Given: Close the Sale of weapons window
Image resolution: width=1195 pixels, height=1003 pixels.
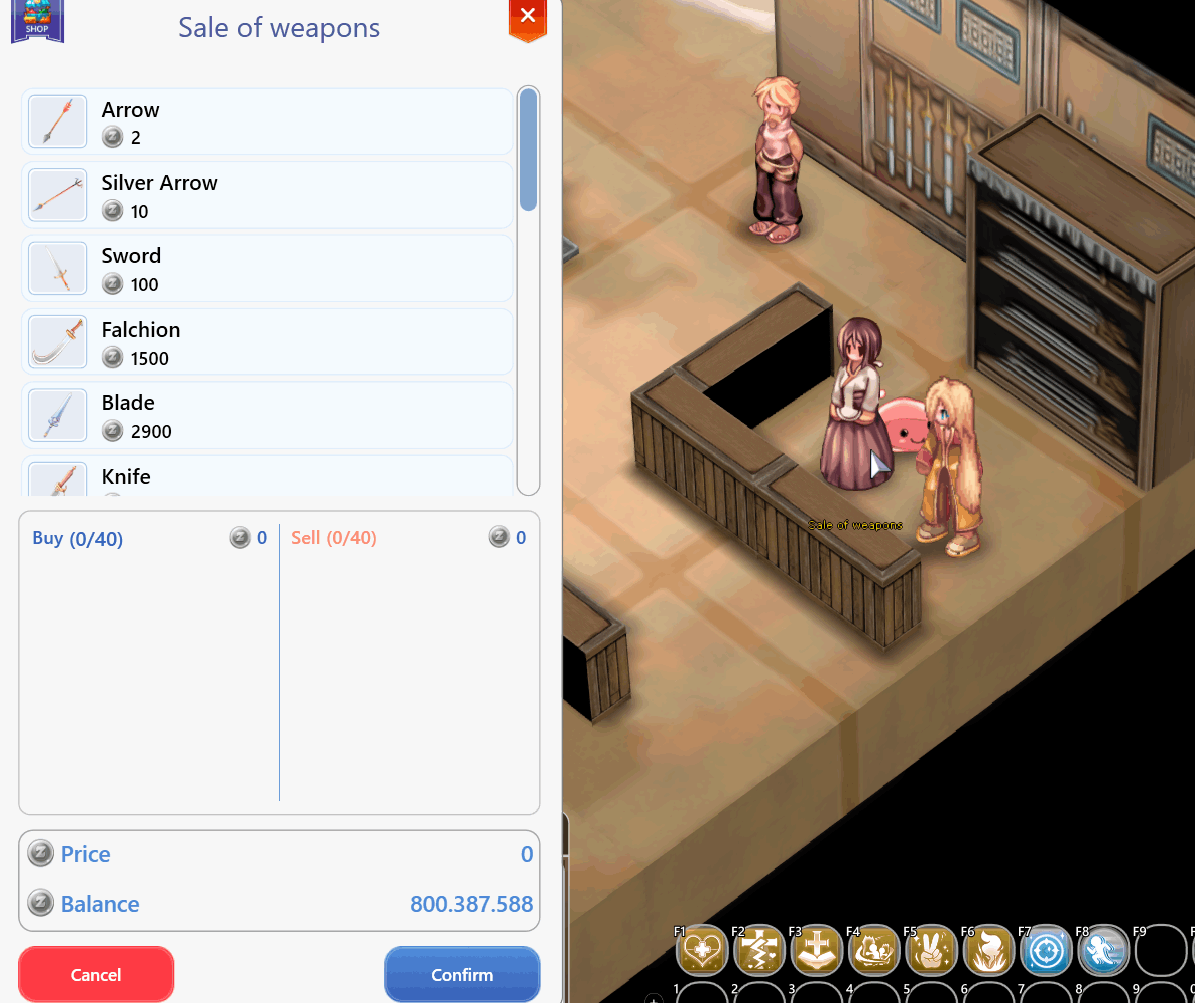Looking at the screenshot, I should (528, 17).
